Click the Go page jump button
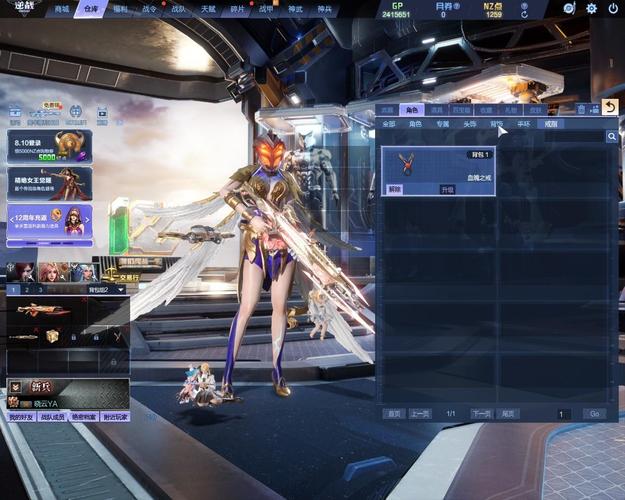625x500 pixels. [x=594, y=413]
